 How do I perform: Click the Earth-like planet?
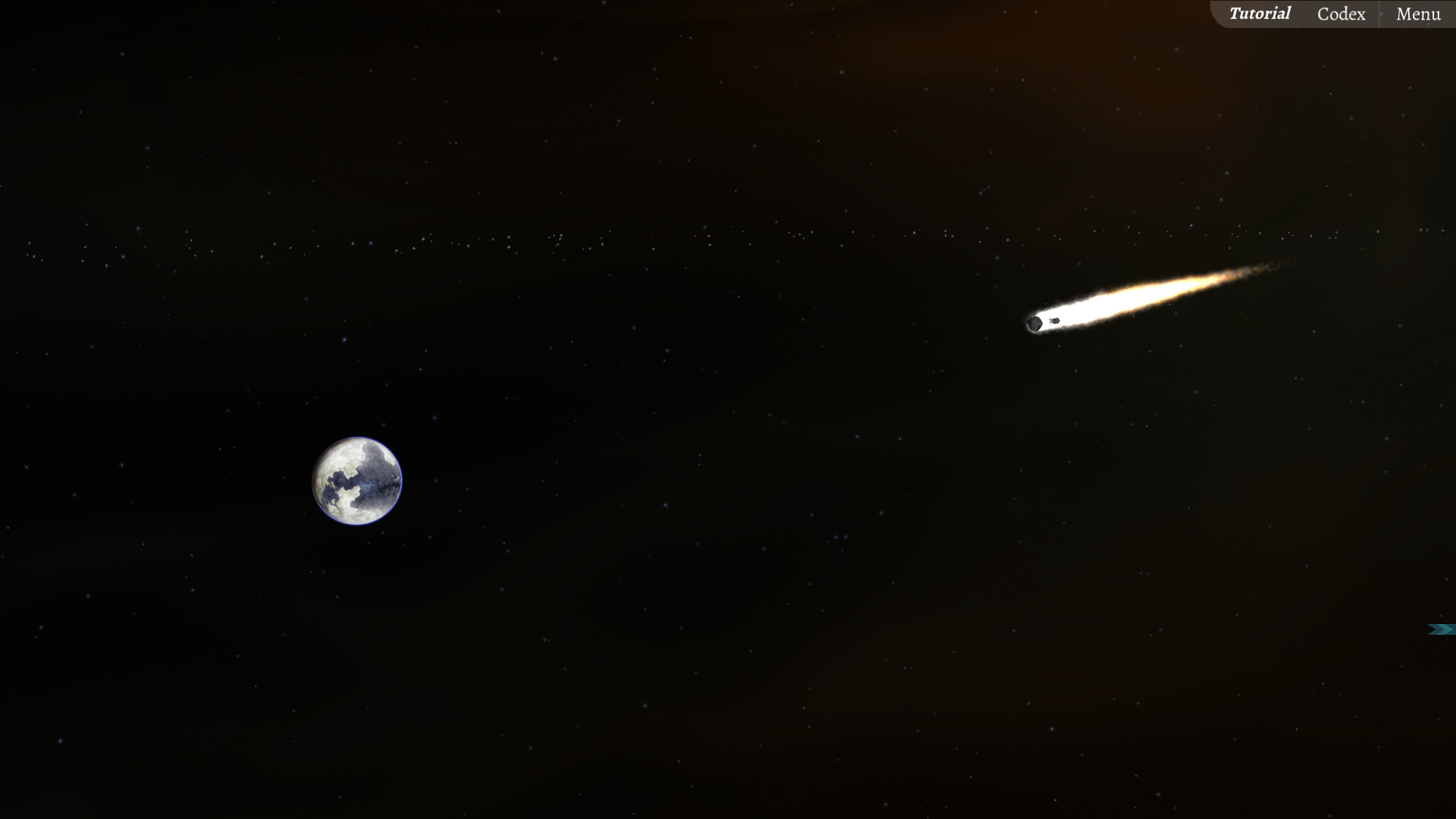click(356, 480)
